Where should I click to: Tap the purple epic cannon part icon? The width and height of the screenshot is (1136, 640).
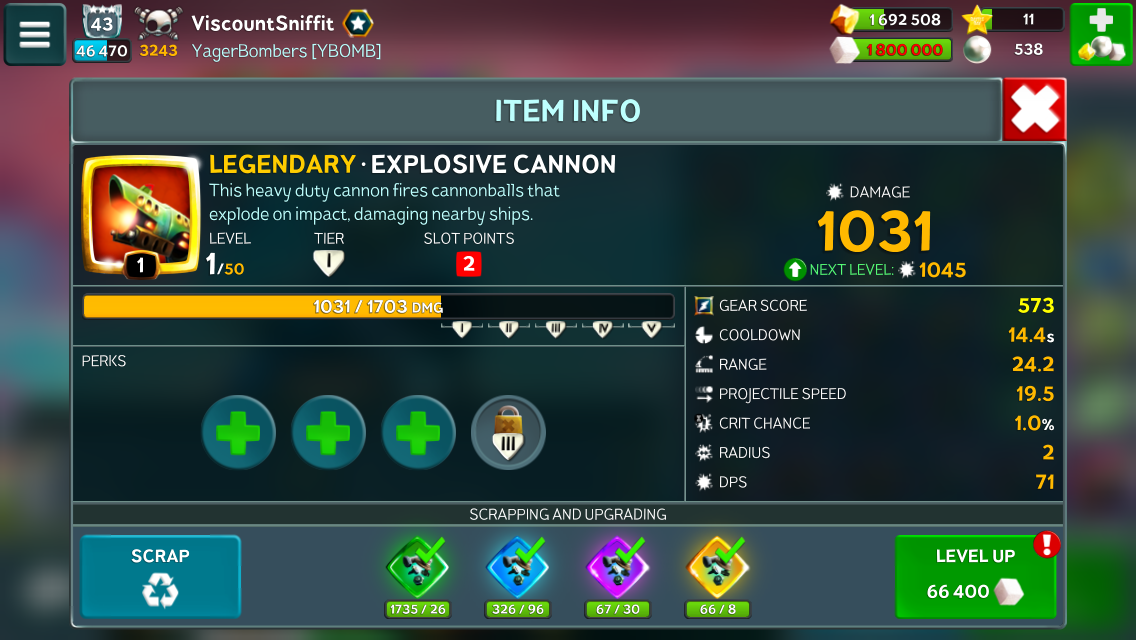pos(617,568)
